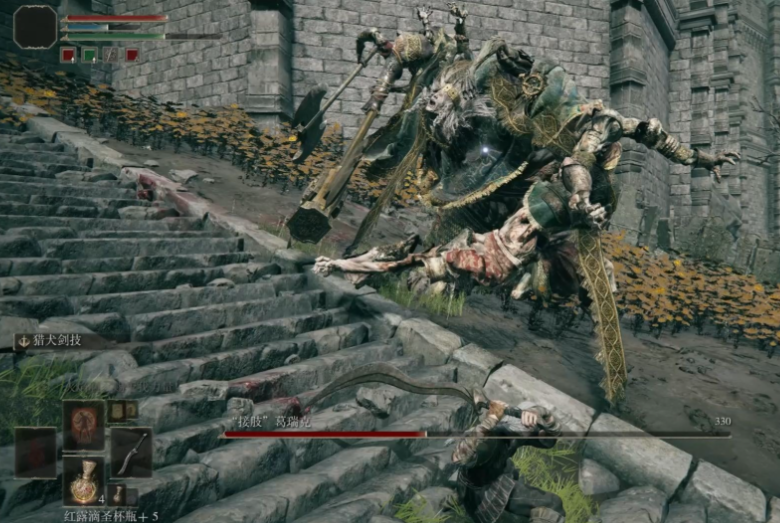Image resolution: width=780 pixels, height=523 pixels.
Task: Click the green status buff icon
Action: coord(89,55)
